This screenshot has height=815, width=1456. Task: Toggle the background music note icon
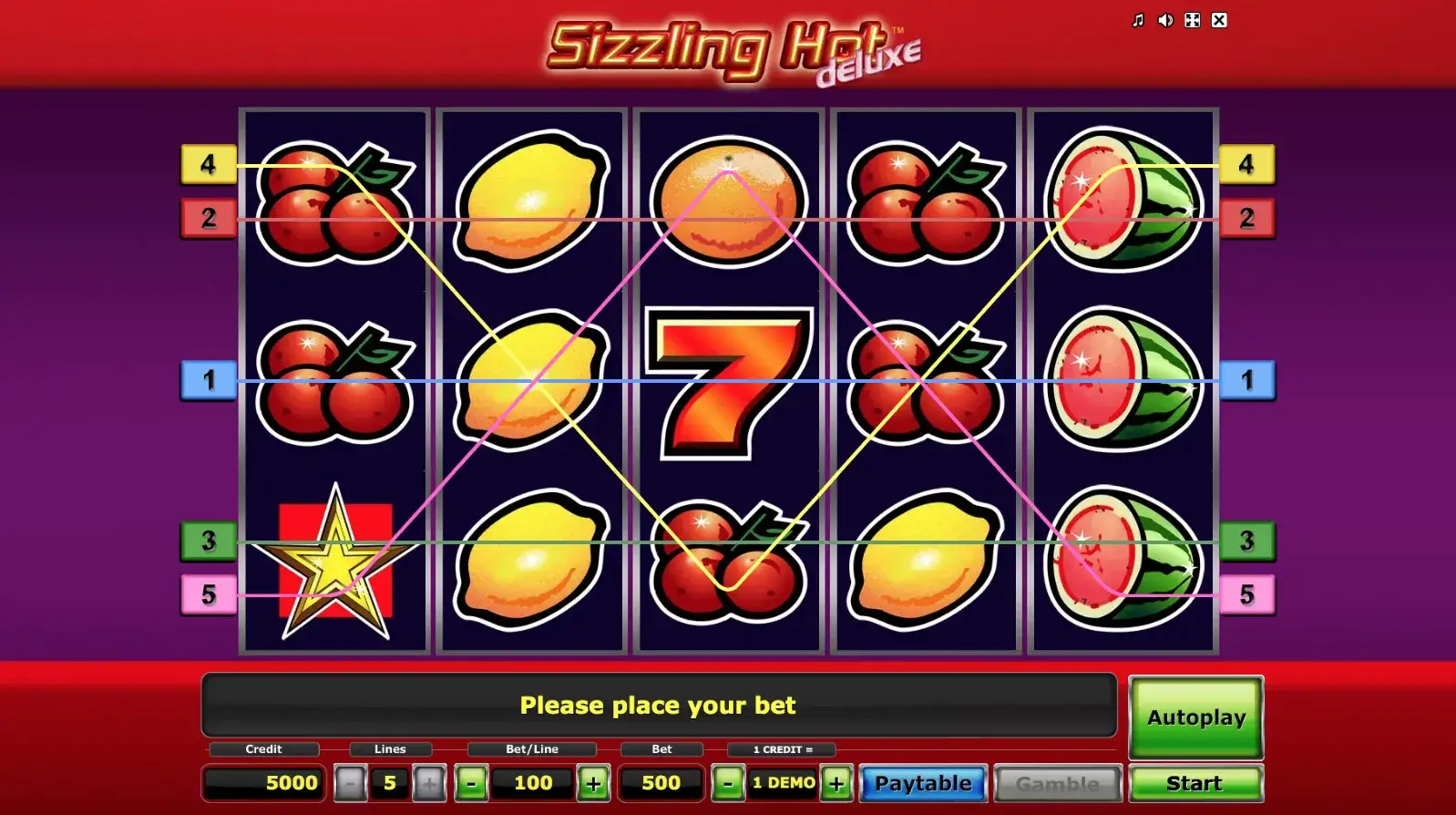click(x=1136, y=19)
